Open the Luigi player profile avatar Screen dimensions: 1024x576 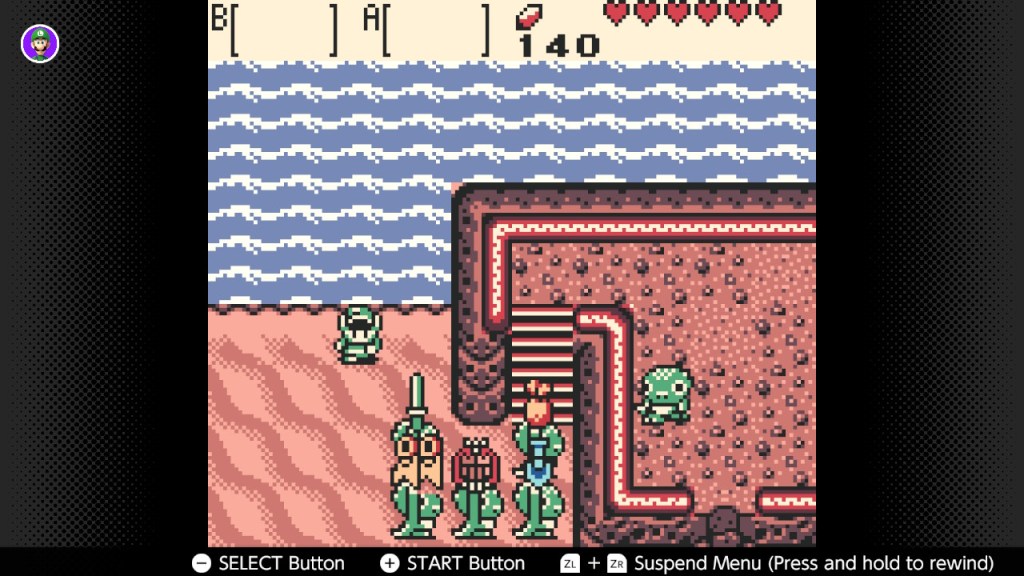tap(40, 43)
